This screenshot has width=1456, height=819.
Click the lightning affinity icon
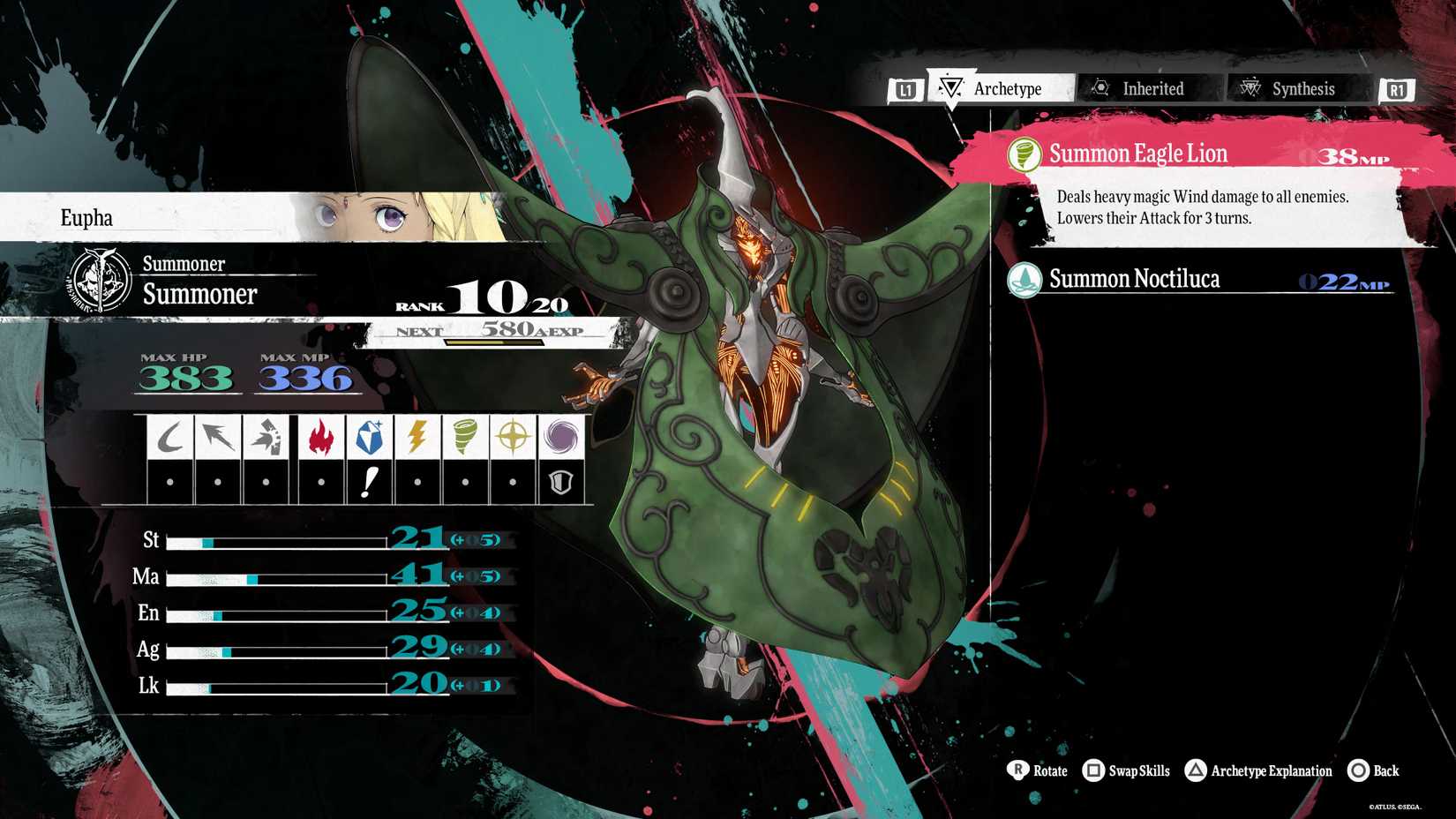(417, 437)
